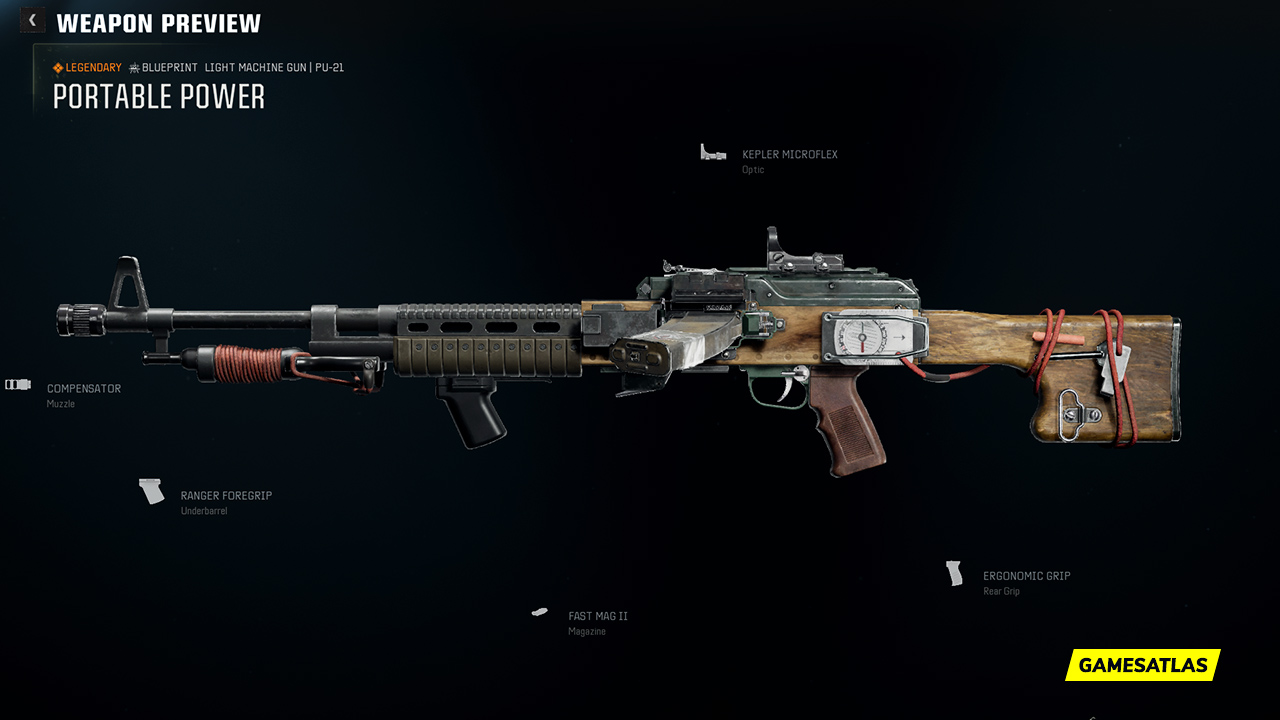Image resolution: width=1280 pixels, height=720 pixels.
Task: Click the GamesAtlas watermark logo
Action: [x=1142, y=665]
